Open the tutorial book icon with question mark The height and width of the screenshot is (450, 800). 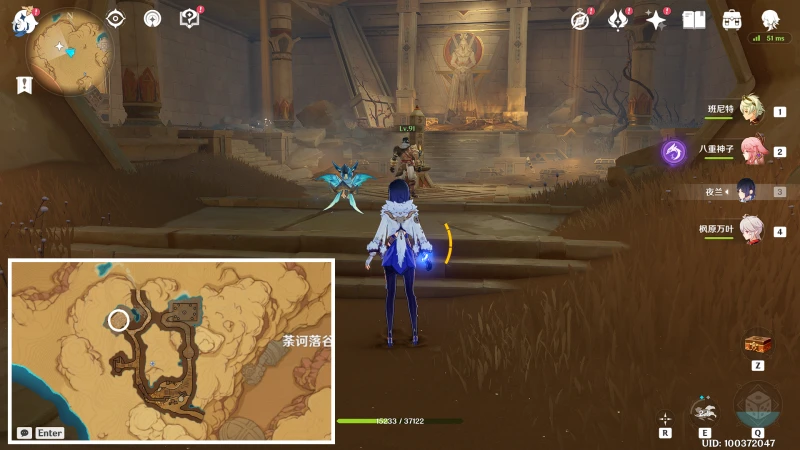point(189,19)
